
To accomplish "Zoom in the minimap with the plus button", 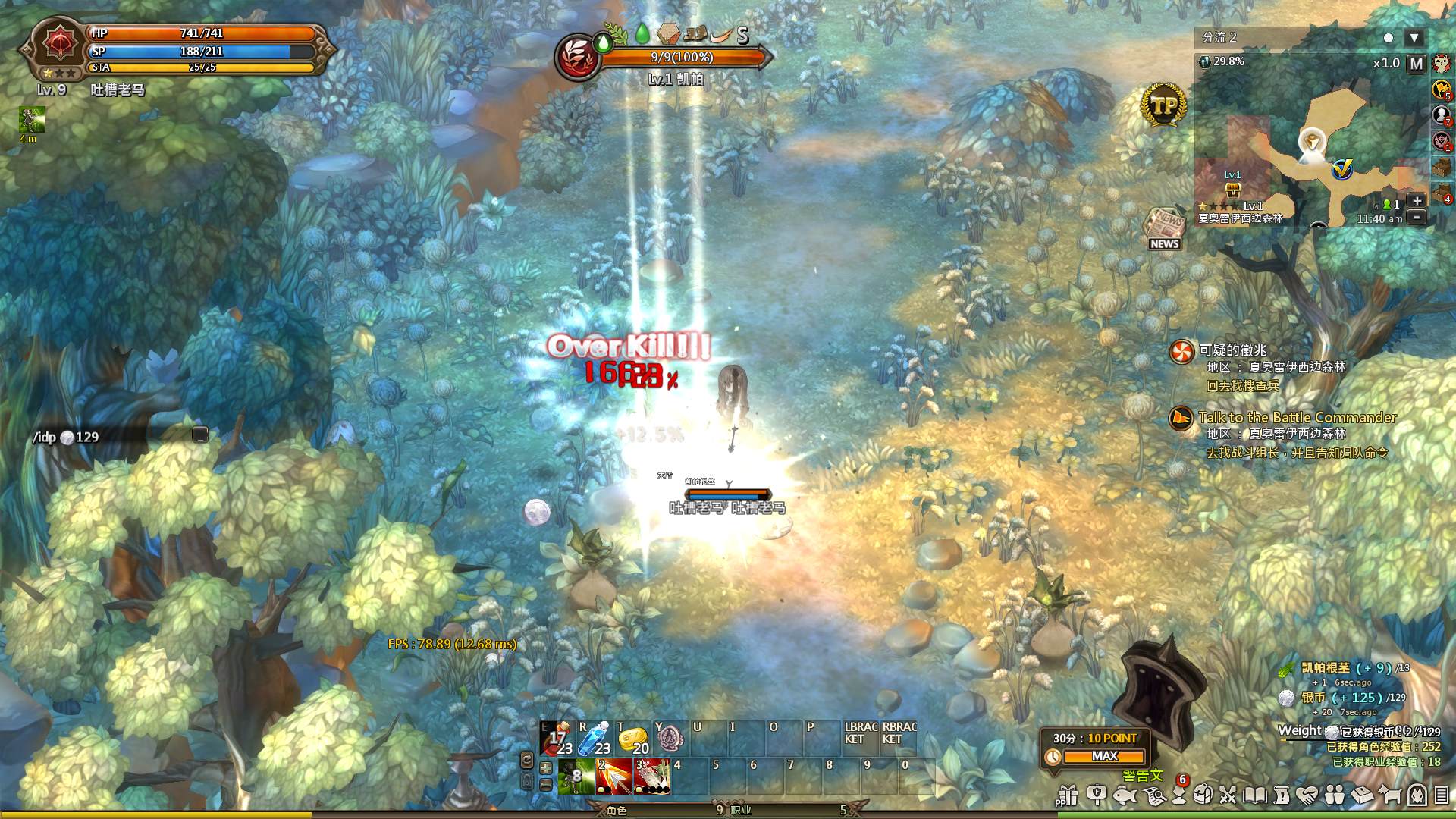I will coord(1416,201).
